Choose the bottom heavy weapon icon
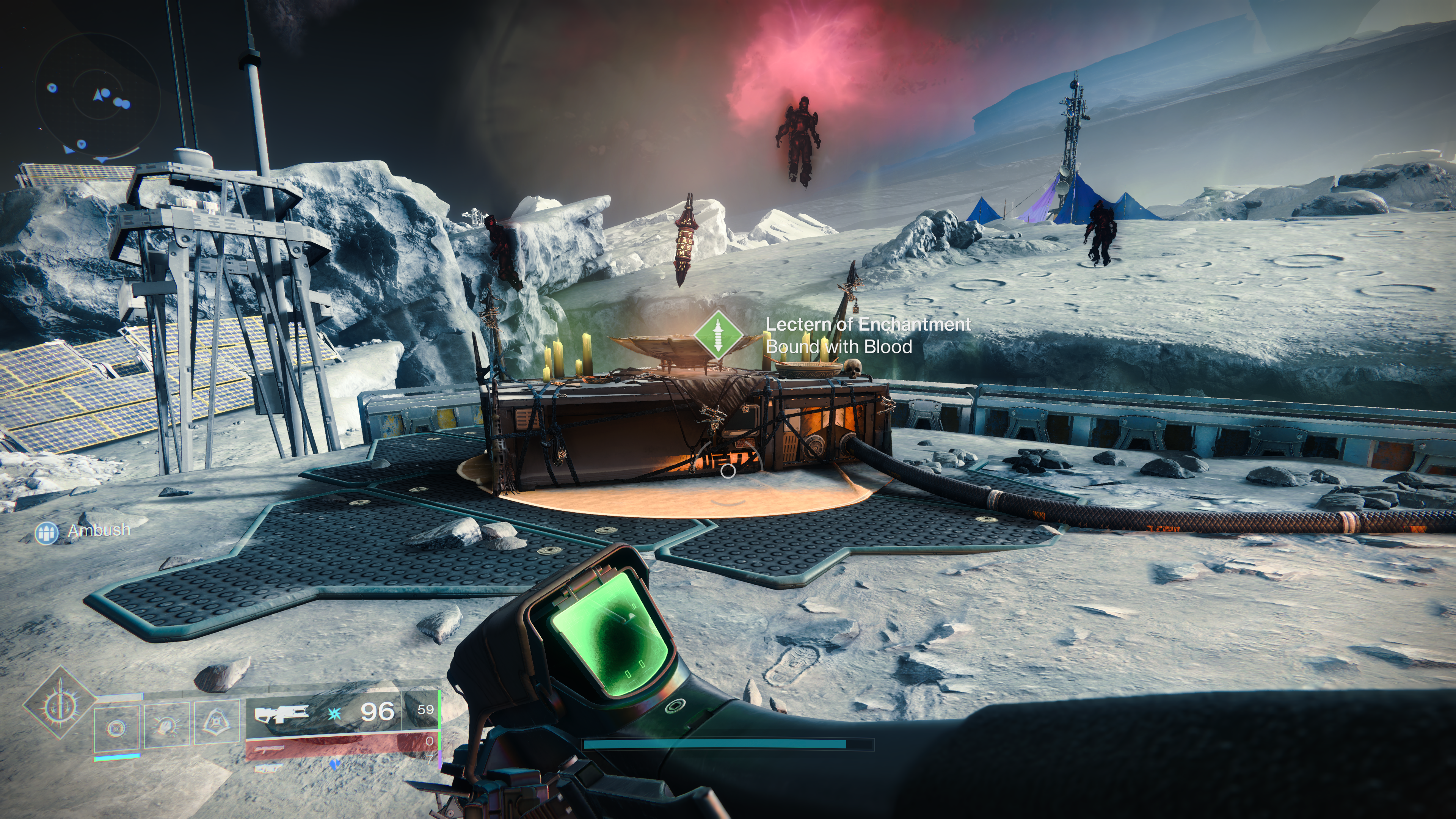 point(267,768)
